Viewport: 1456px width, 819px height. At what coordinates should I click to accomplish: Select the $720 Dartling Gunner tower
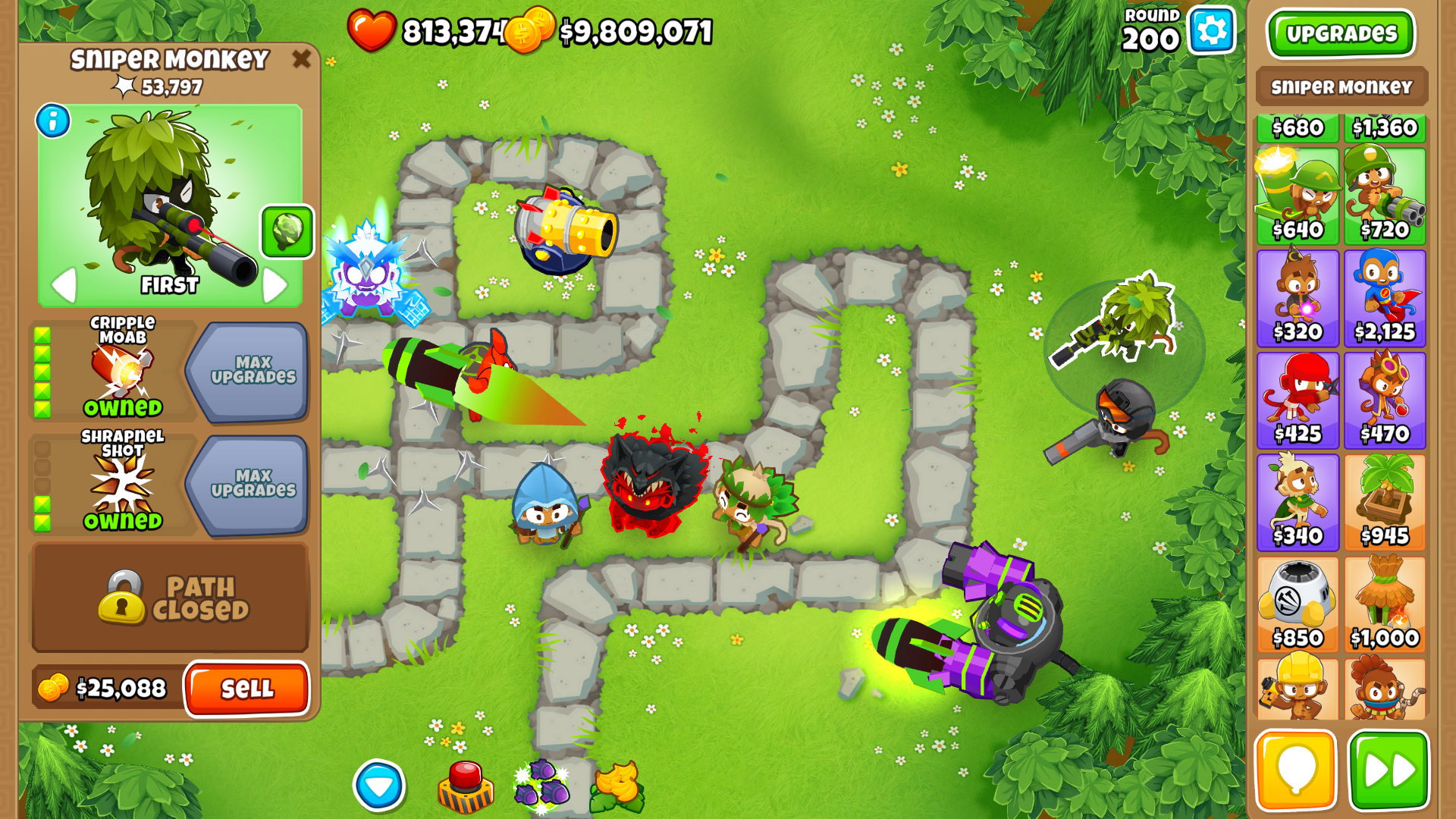pos(1385,196)
